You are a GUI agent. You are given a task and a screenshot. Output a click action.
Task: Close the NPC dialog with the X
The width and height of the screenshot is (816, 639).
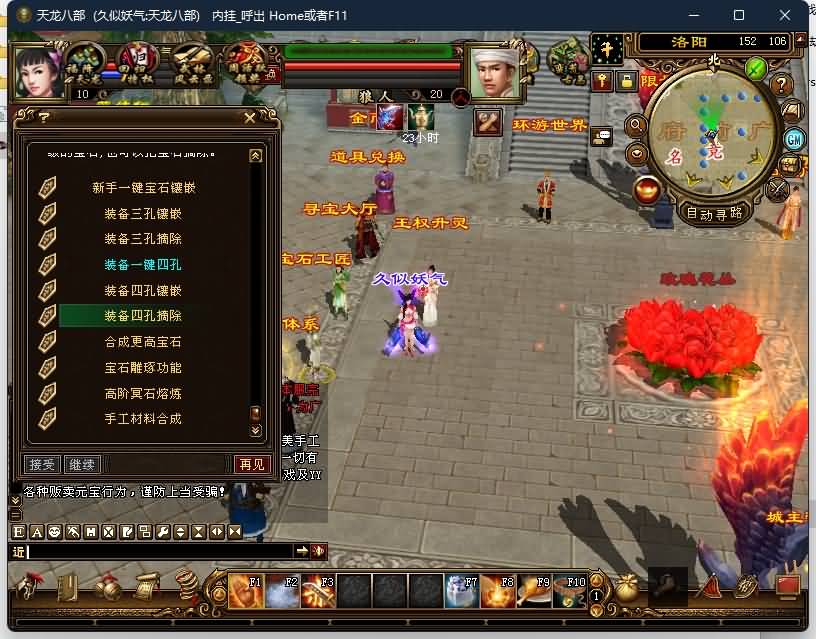250,117
